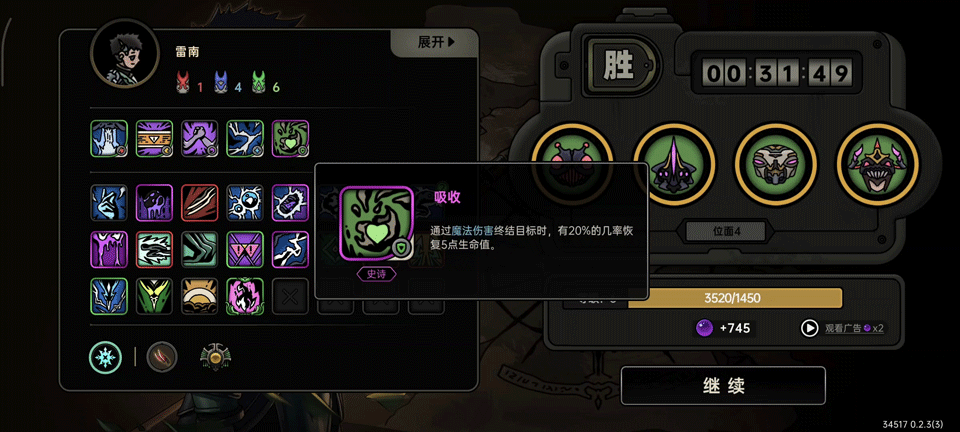Select the green-yellow leaf skill icon

154,296
